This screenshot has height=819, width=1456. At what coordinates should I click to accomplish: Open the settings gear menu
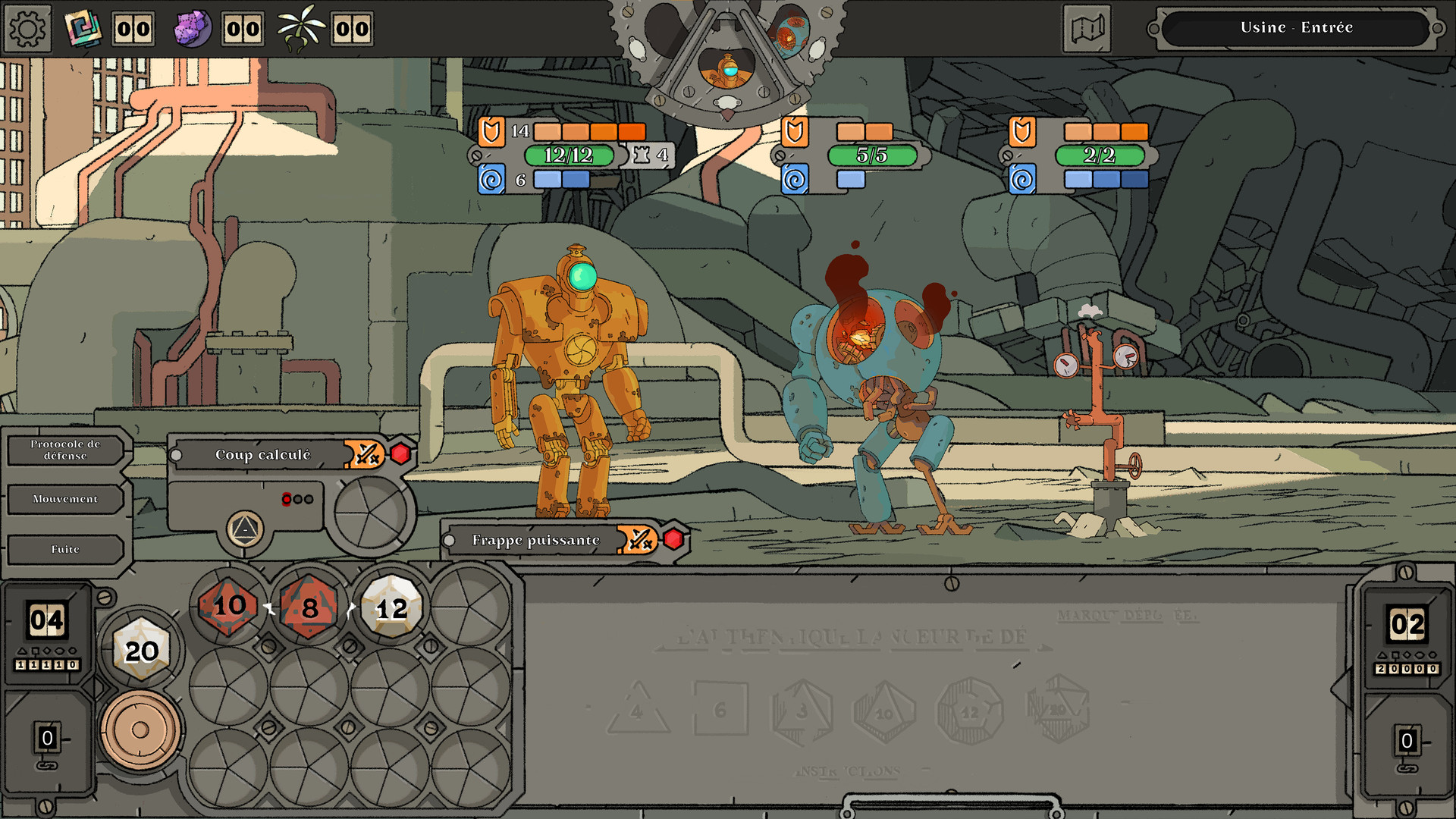[x=28, y=28]
